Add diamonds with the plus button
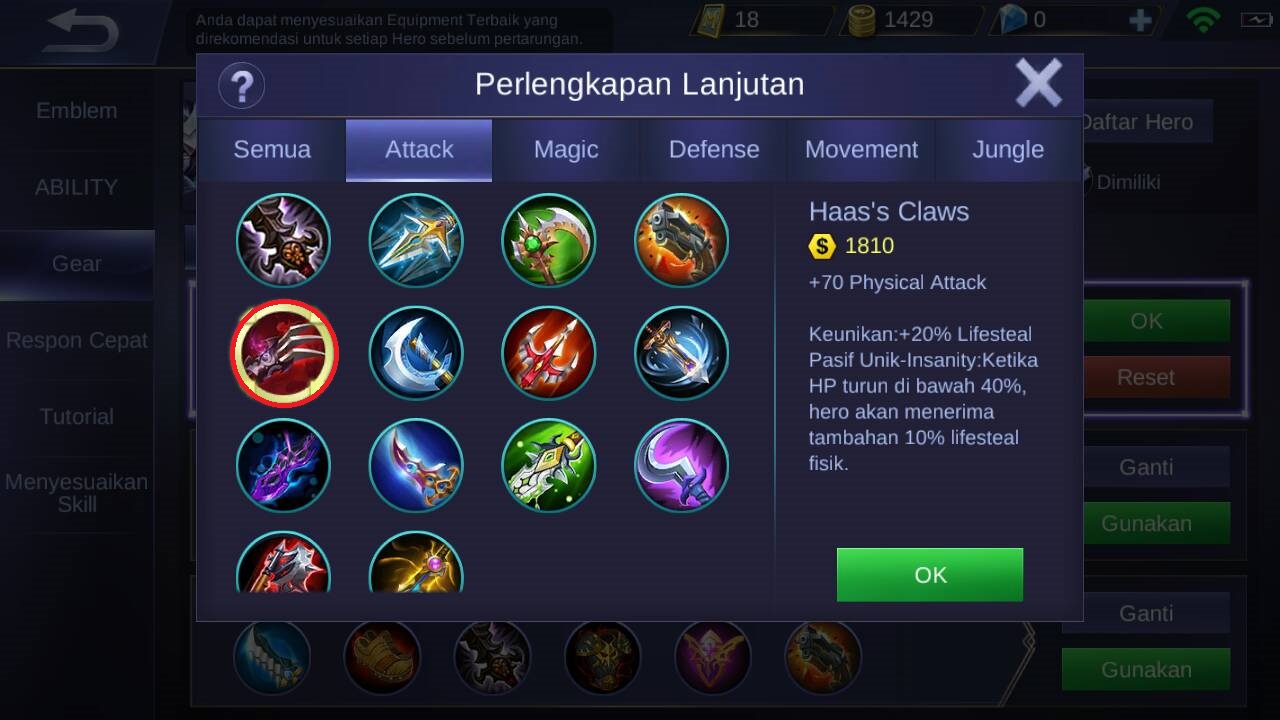 point(1140,20)
